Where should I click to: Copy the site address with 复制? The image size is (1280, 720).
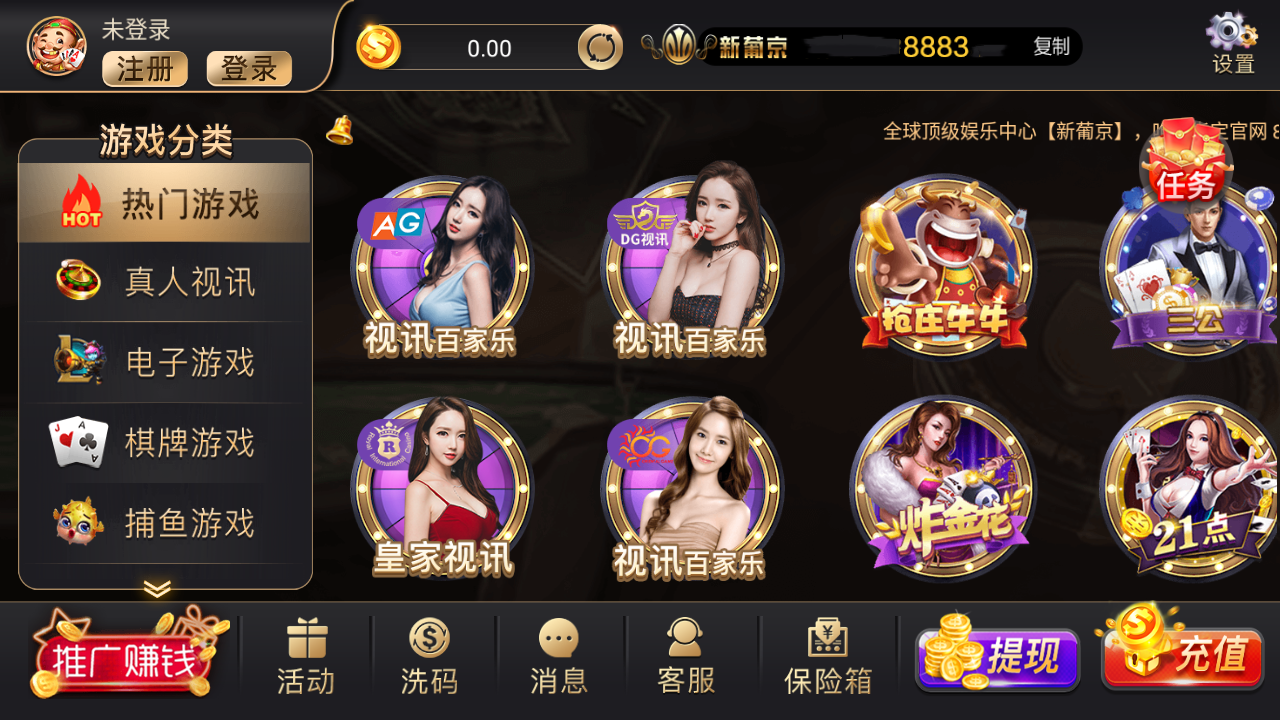(1051, 47)
